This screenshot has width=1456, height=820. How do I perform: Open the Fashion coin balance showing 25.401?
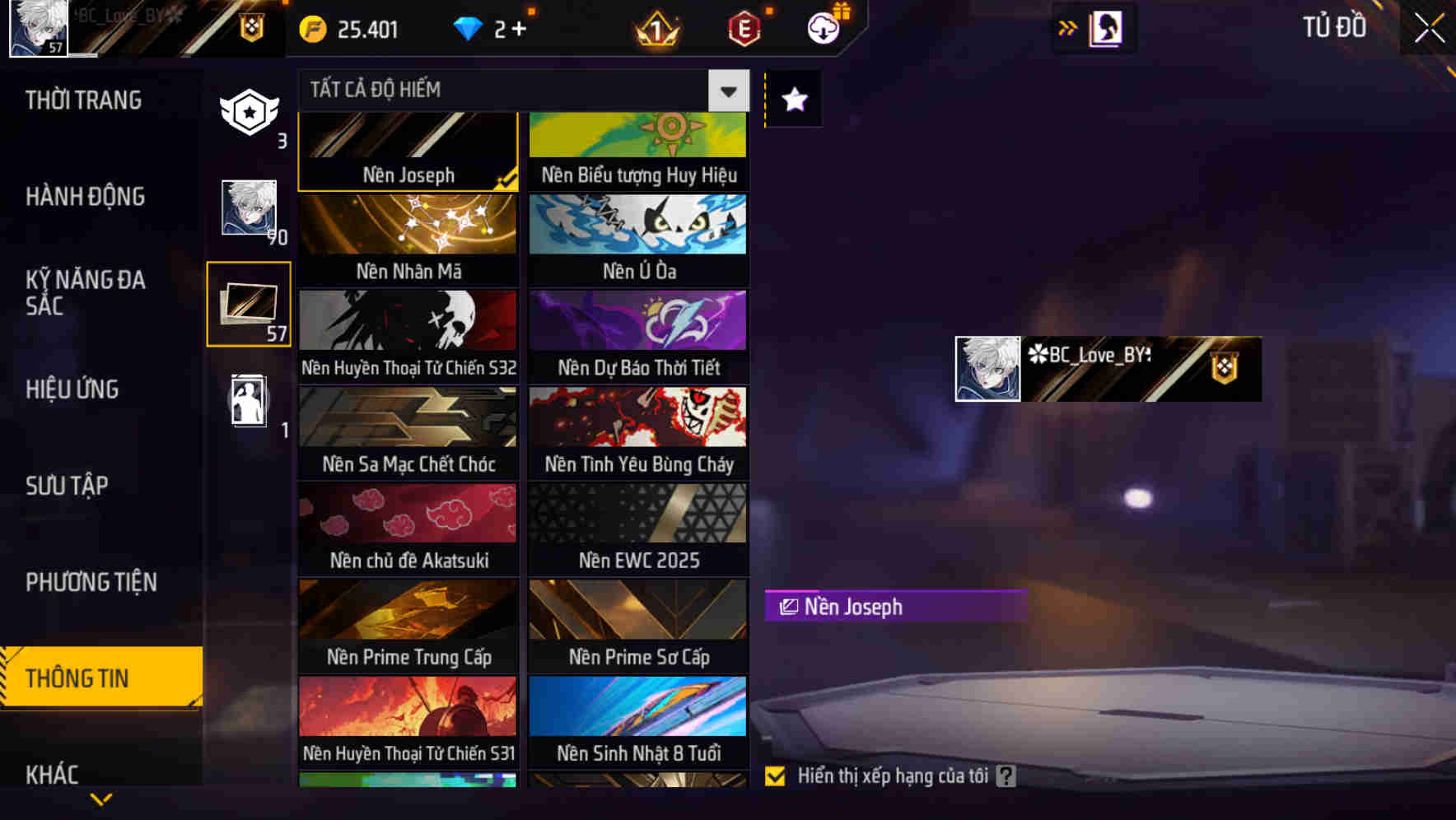346,27
